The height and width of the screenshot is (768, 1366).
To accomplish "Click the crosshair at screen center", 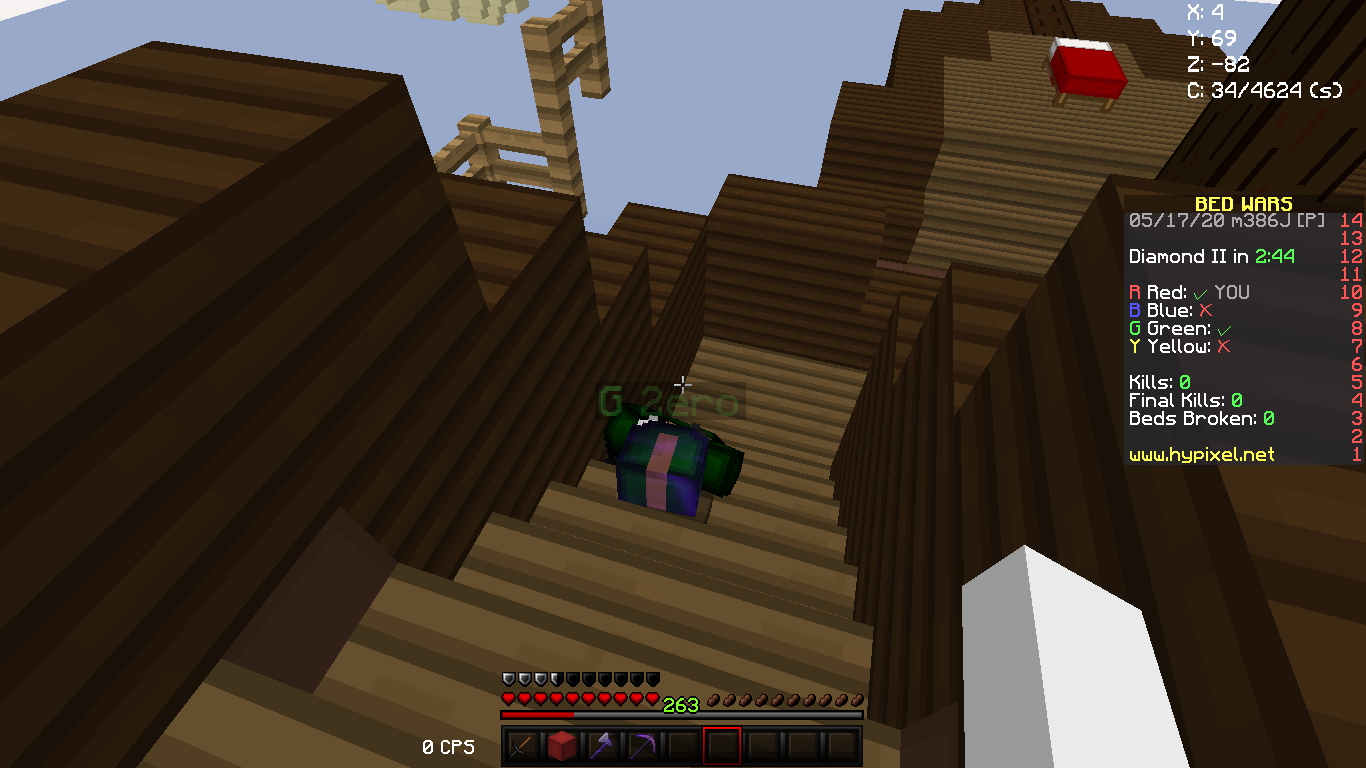I will (683, 384).
